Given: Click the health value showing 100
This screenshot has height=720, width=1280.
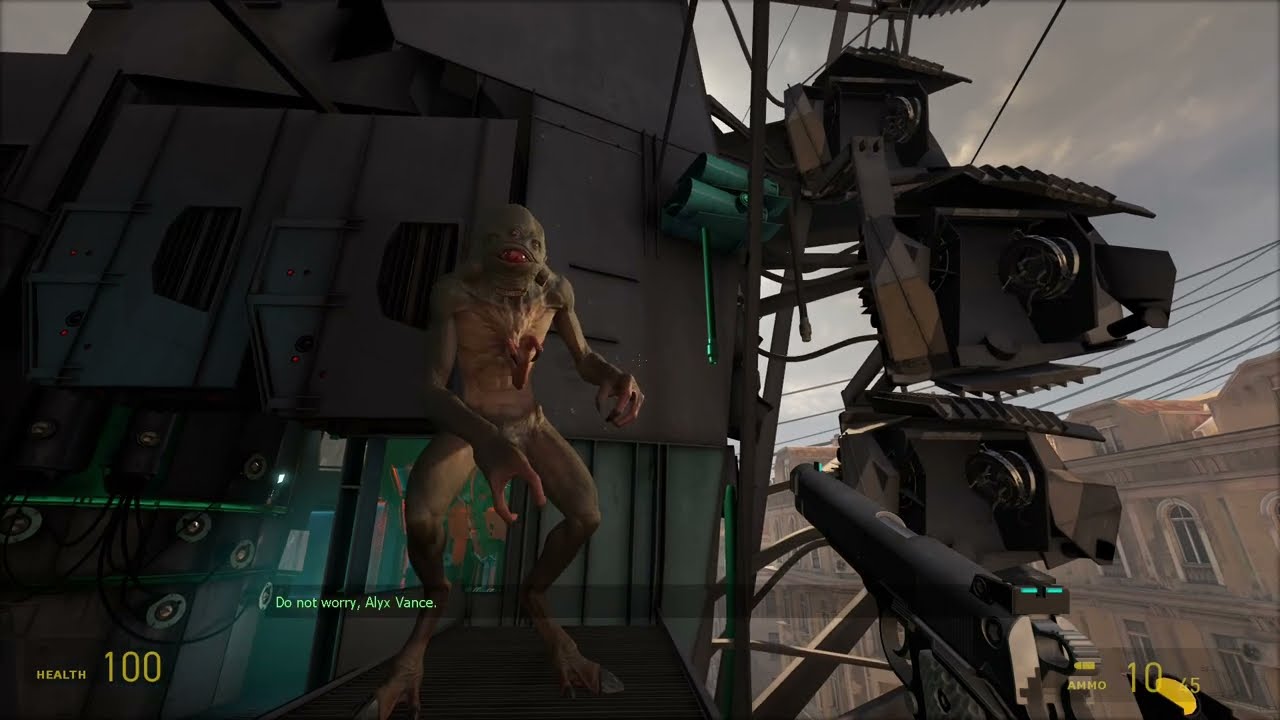Looking at the screenshot, I should point(135,668).
